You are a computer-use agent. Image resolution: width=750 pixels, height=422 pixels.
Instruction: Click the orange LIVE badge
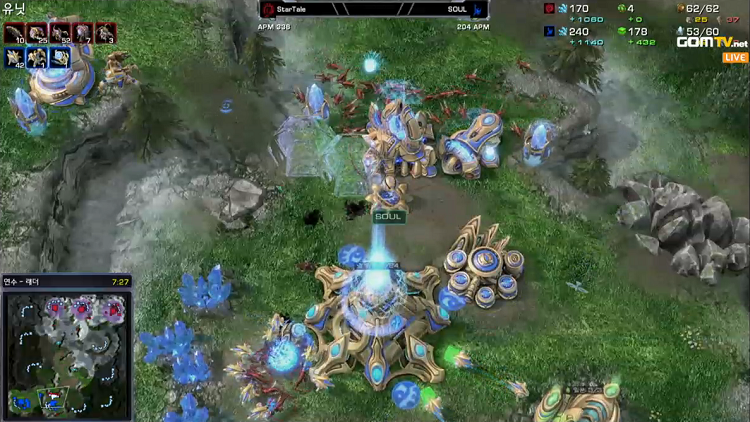[x=736, y=58]
